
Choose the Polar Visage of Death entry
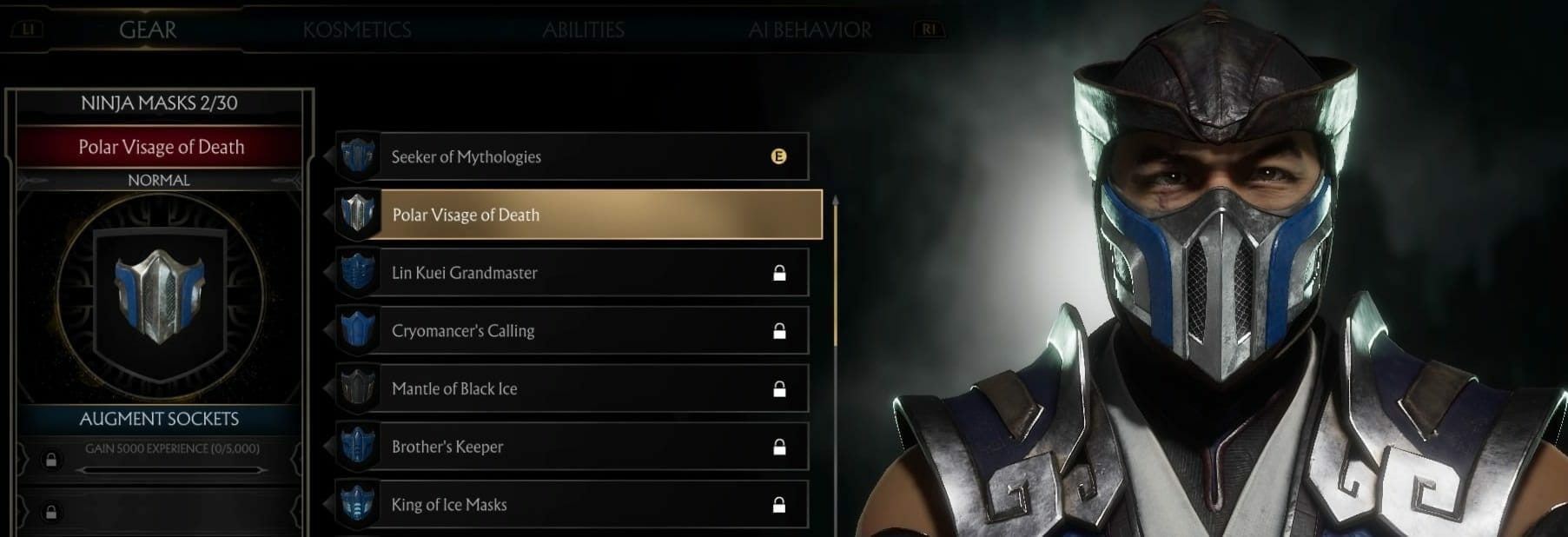(x=579, y=215)
